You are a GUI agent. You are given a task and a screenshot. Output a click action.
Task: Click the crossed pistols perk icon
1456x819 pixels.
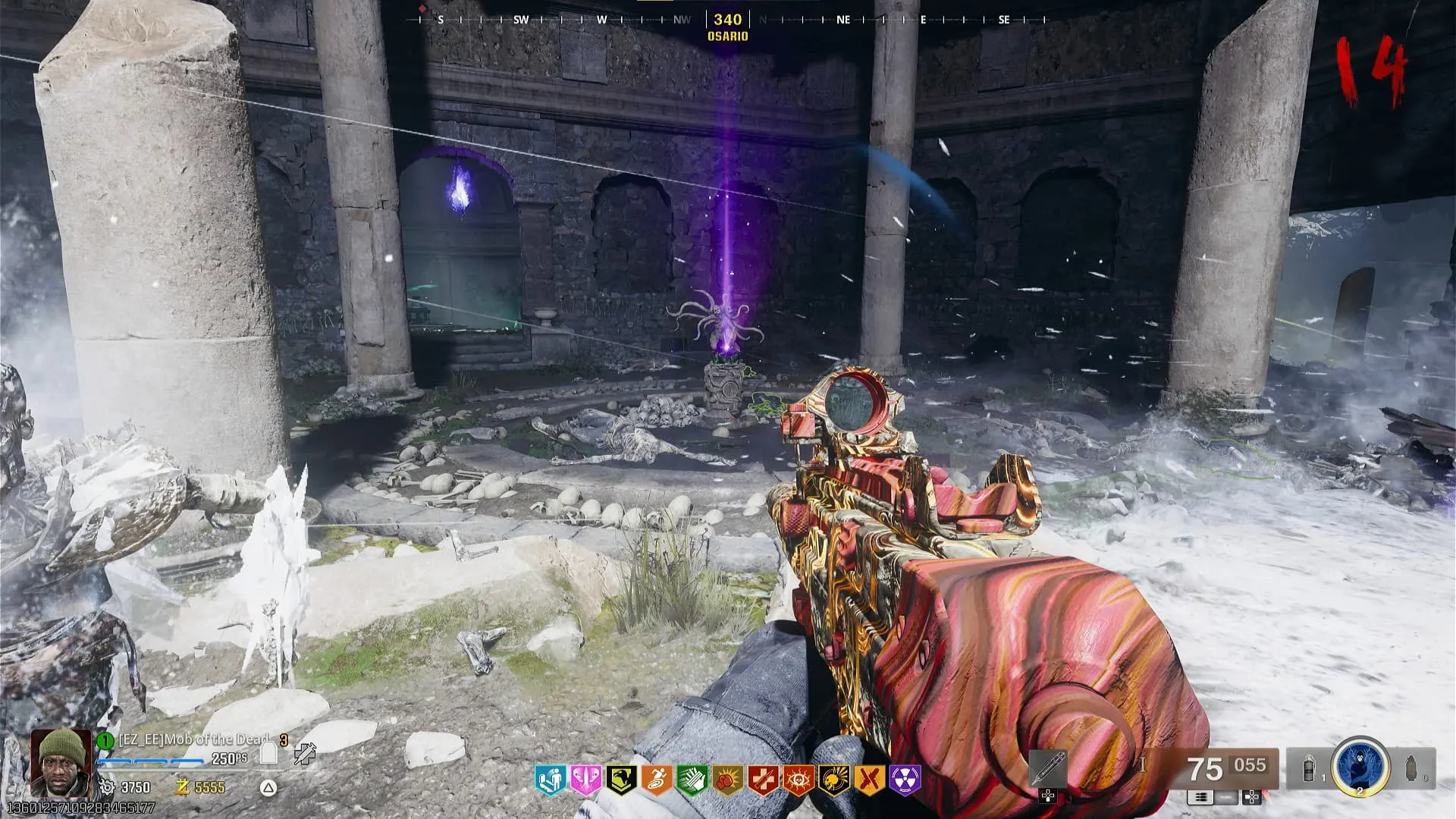(870, 780)
